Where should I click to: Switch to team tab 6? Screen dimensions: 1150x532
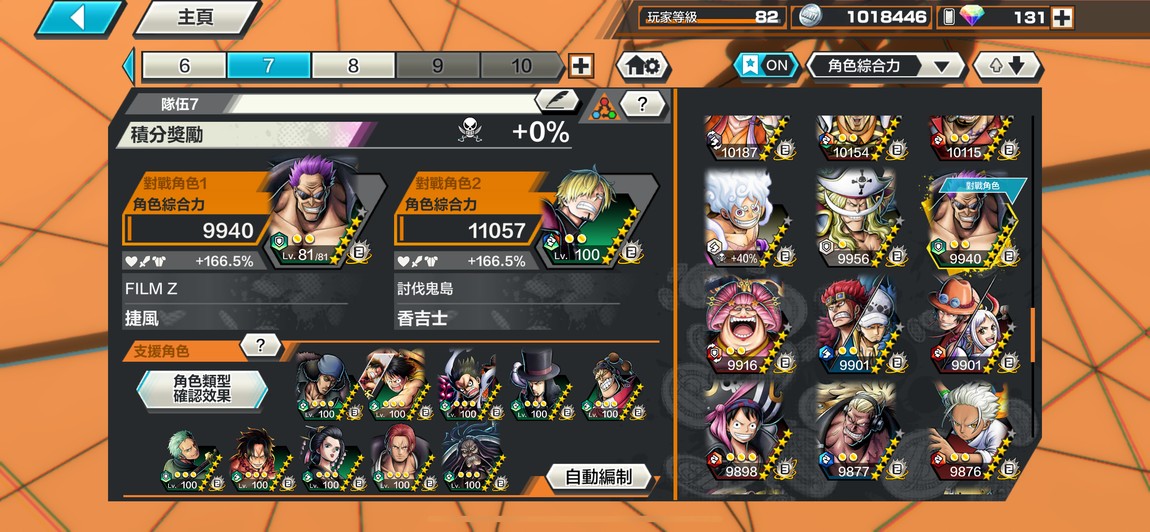pyautogui.click(x=184, y=66)
